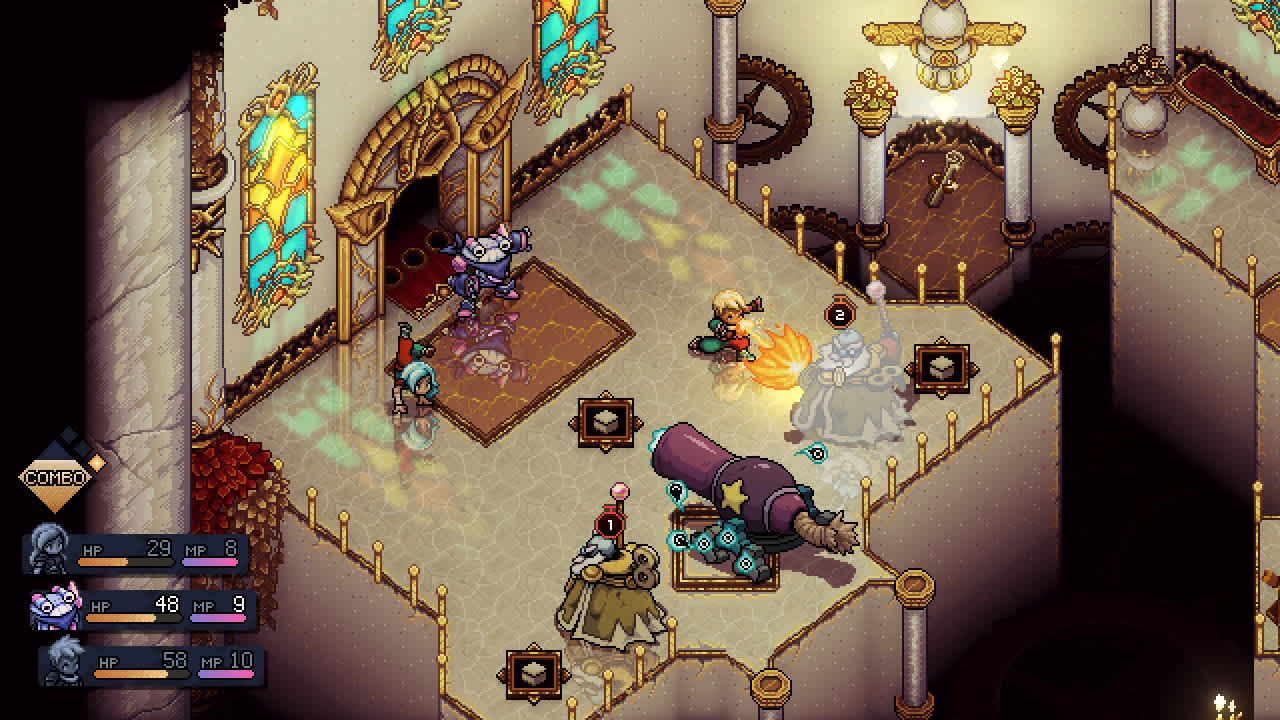Click the cyan lock icon right of the cannon barrel
1280x720 pixels.
[x=815, y=453]
